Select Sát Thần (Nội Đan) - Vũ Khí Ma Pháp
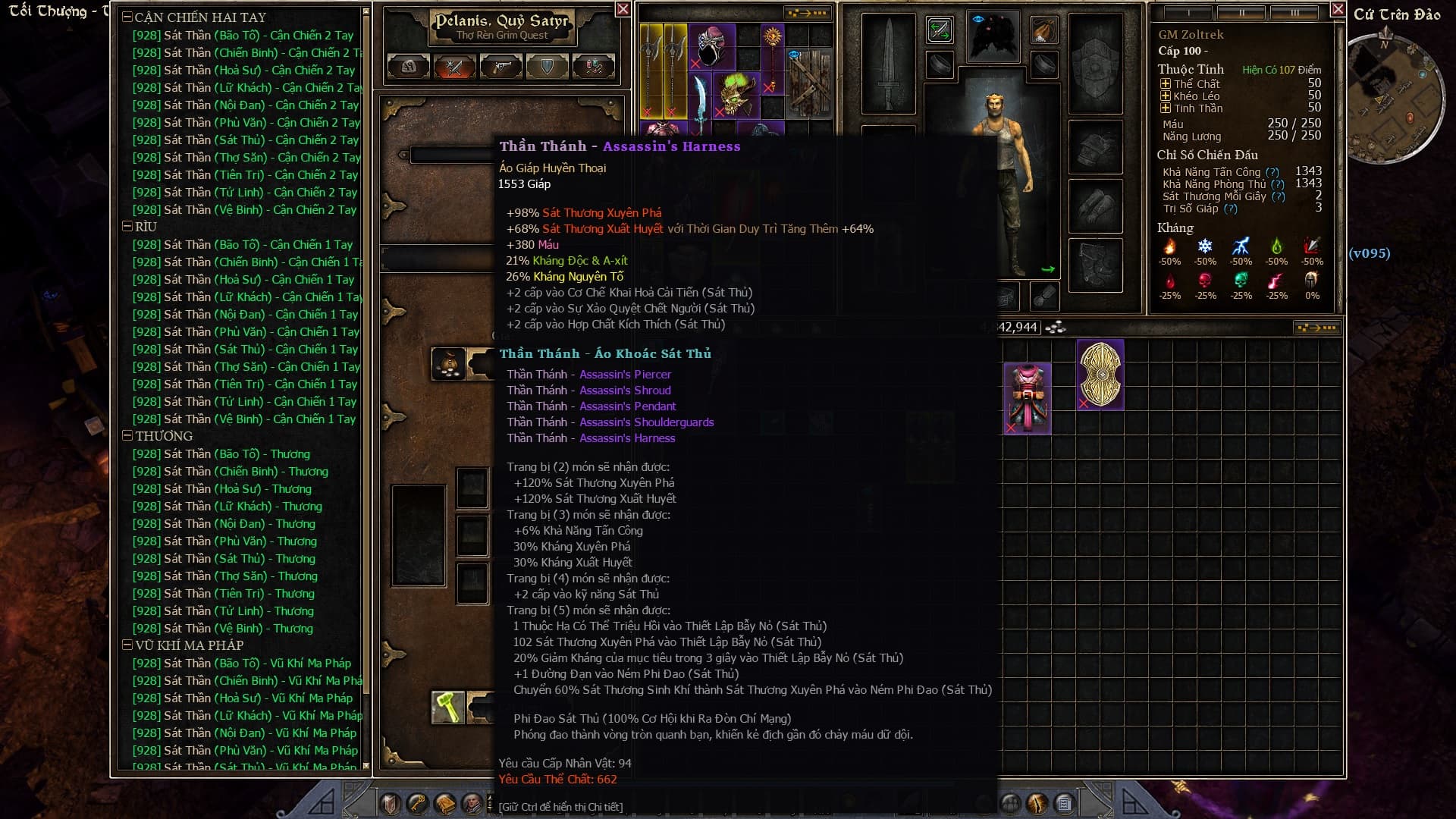This screenshot has height=819, width=1456. coord(243,733)
